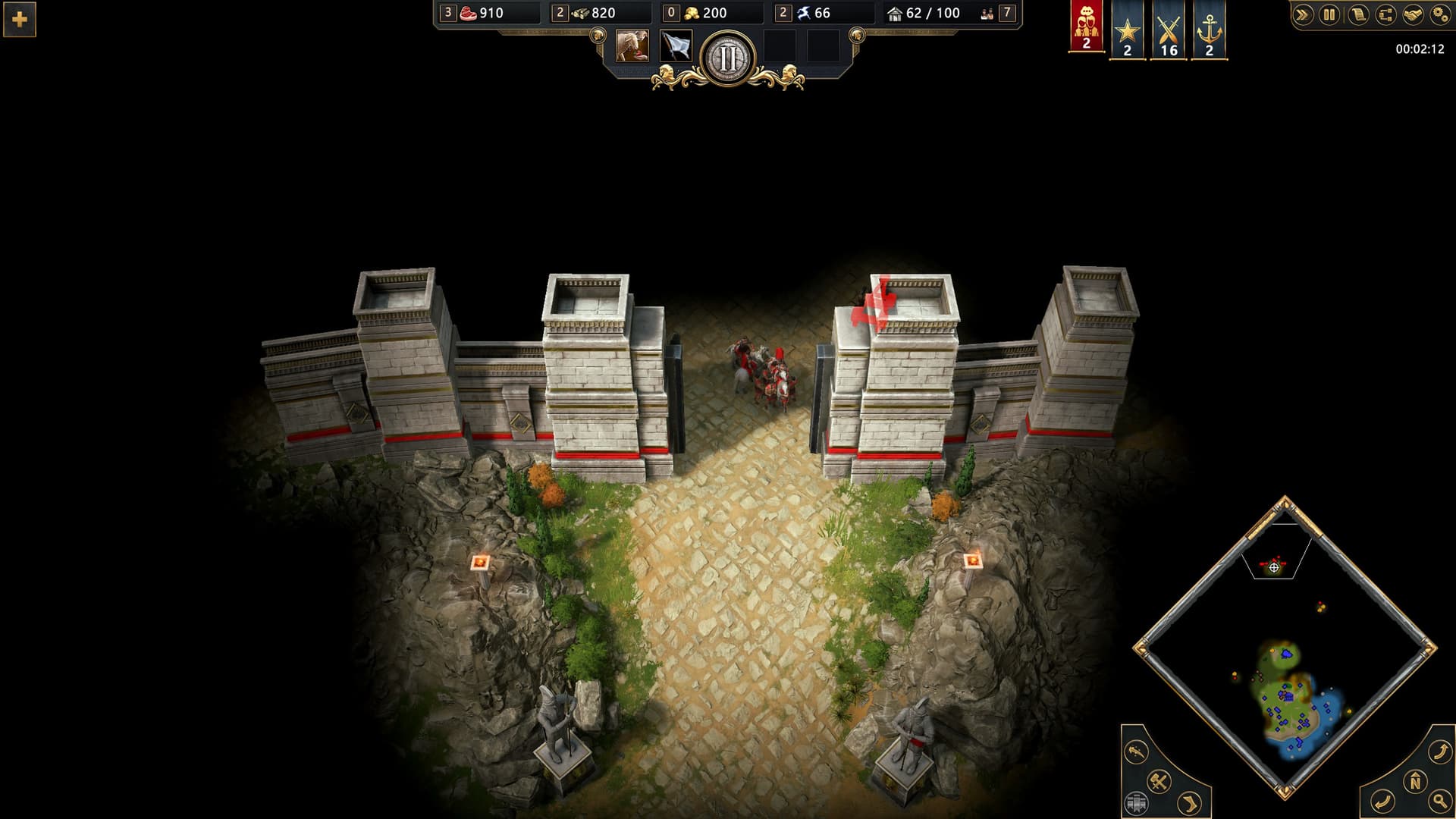Reset camera to north with N button
The width and height of the screenshot is (1456, 819).
click(1415, 781)
